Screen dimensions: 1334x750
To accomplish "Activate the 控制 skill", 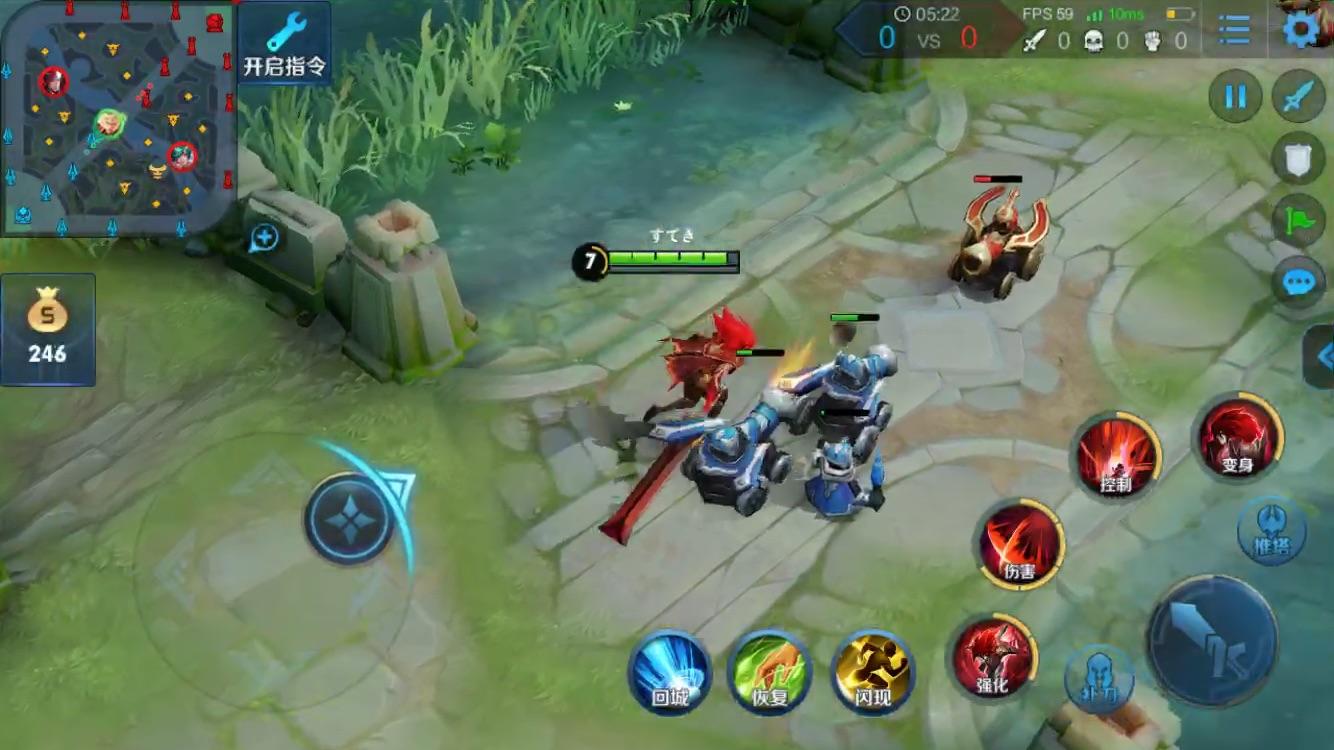I will [1116, 458].
